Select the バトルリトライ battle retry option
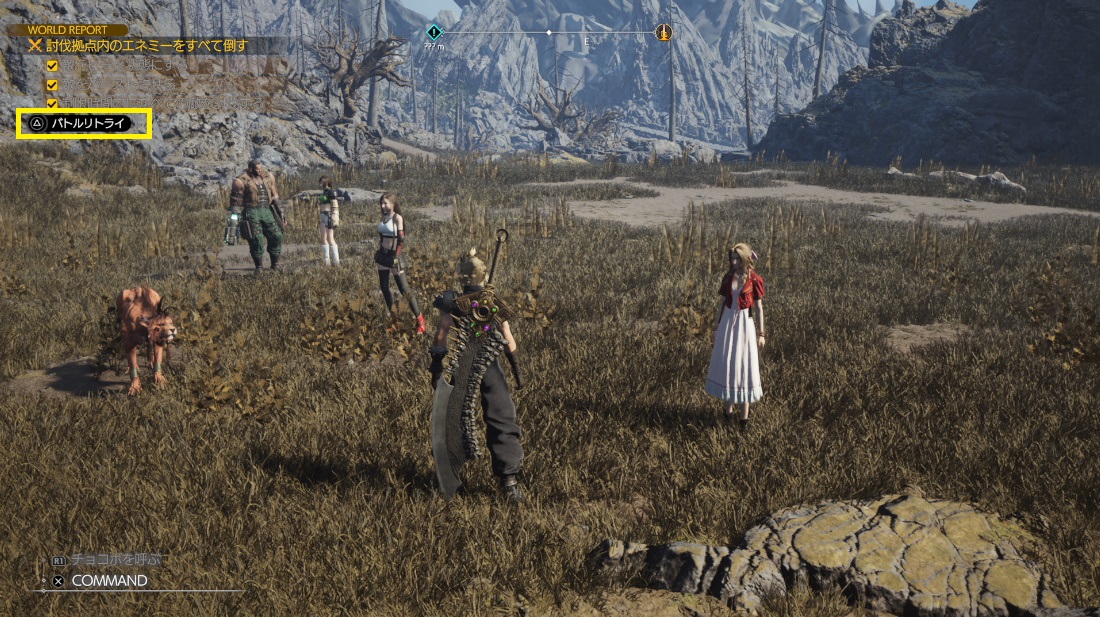Viewport: 1100px width, 617px height. click(84, 123)
